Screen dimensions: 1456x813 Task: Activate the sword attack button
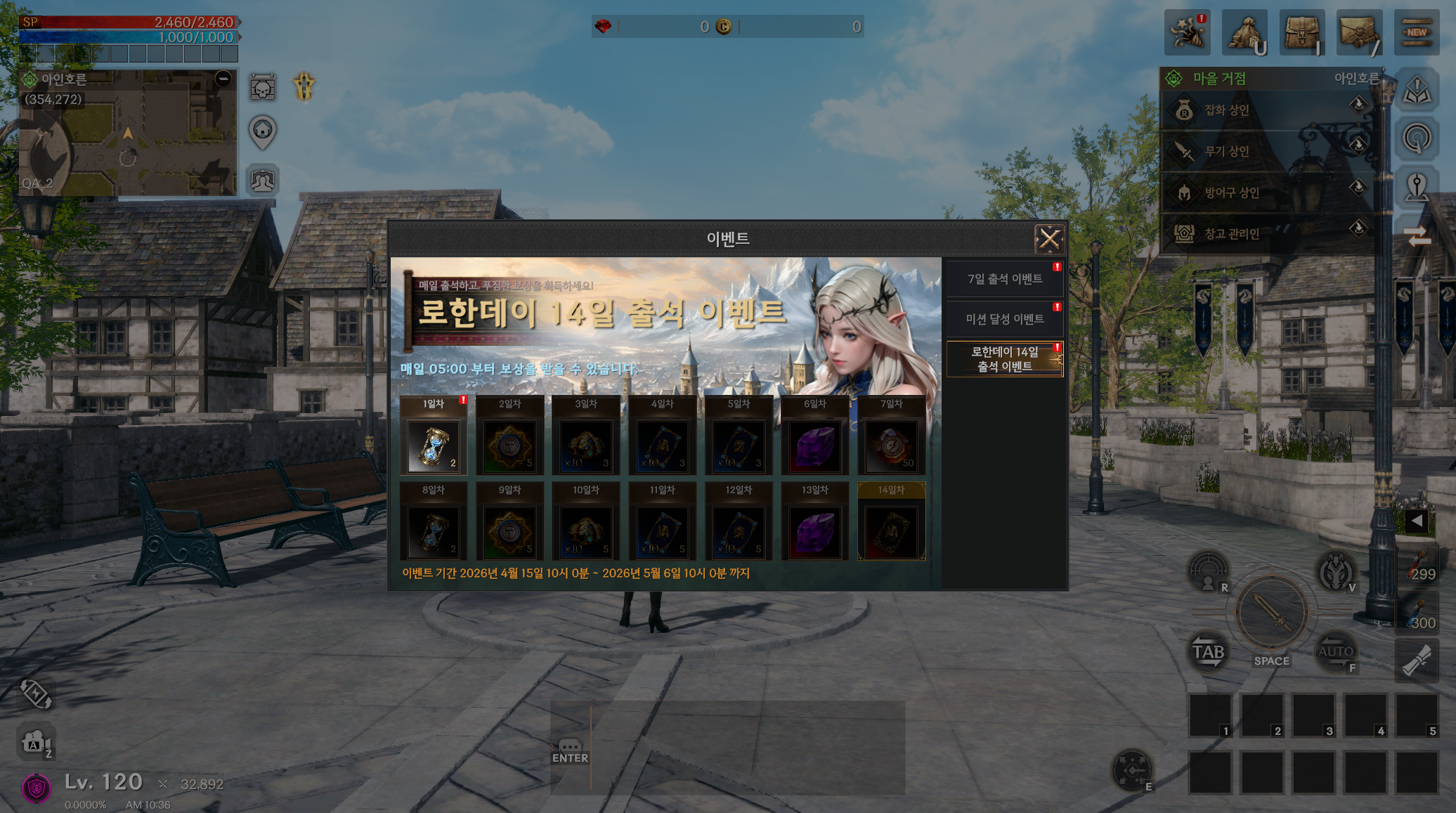pyautogui.click(x=1271, y=613)
